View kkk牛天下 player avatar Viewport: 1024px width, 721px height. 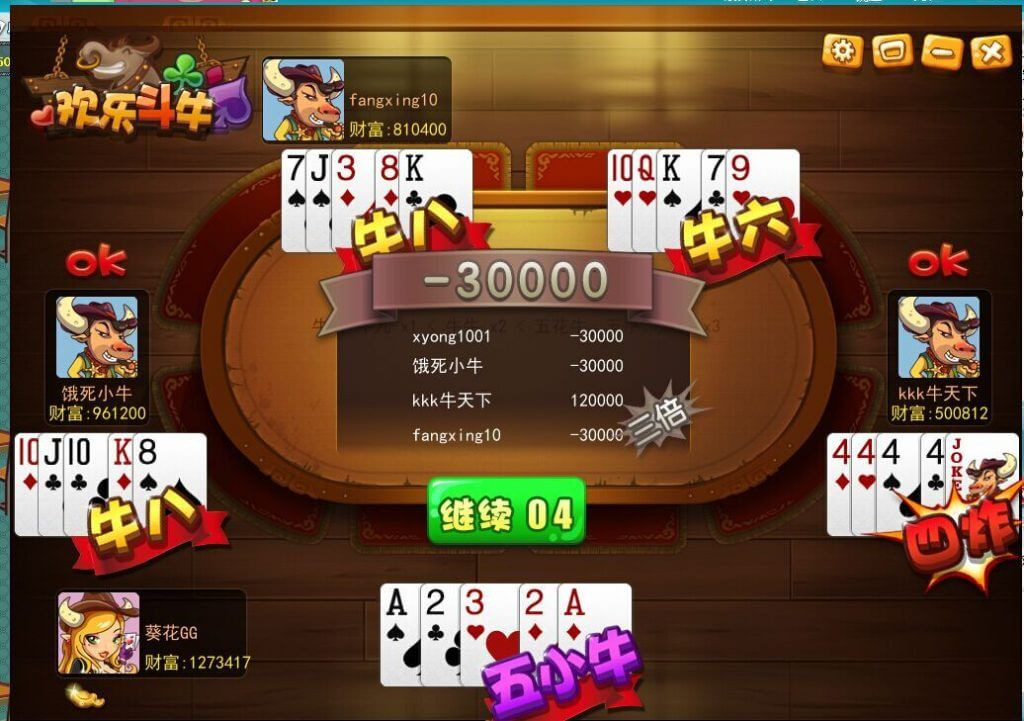click(x=938, y=338)
